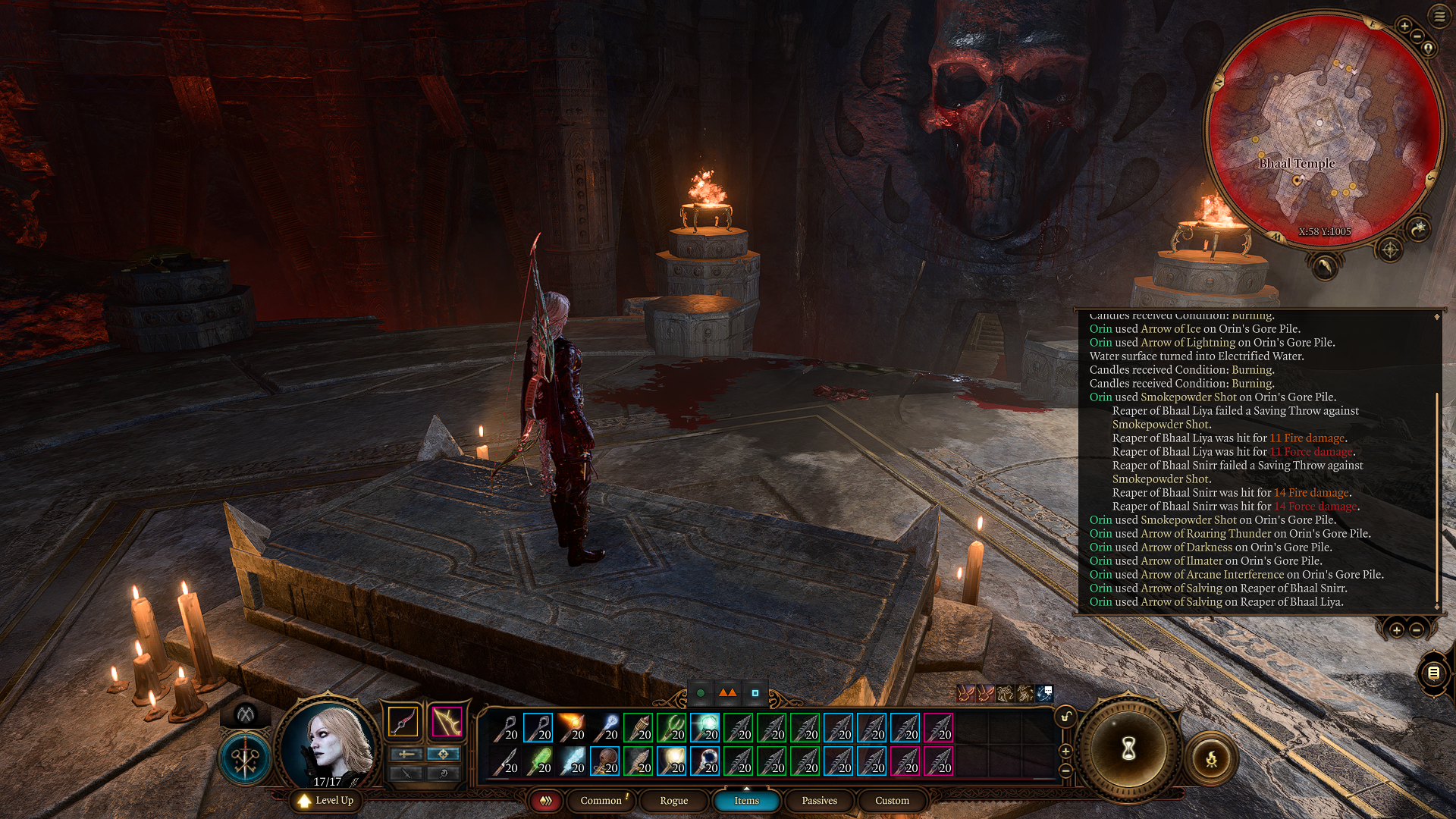Open the campfire rest button
1456x819 pixels.
click(x=1211, y=758)
